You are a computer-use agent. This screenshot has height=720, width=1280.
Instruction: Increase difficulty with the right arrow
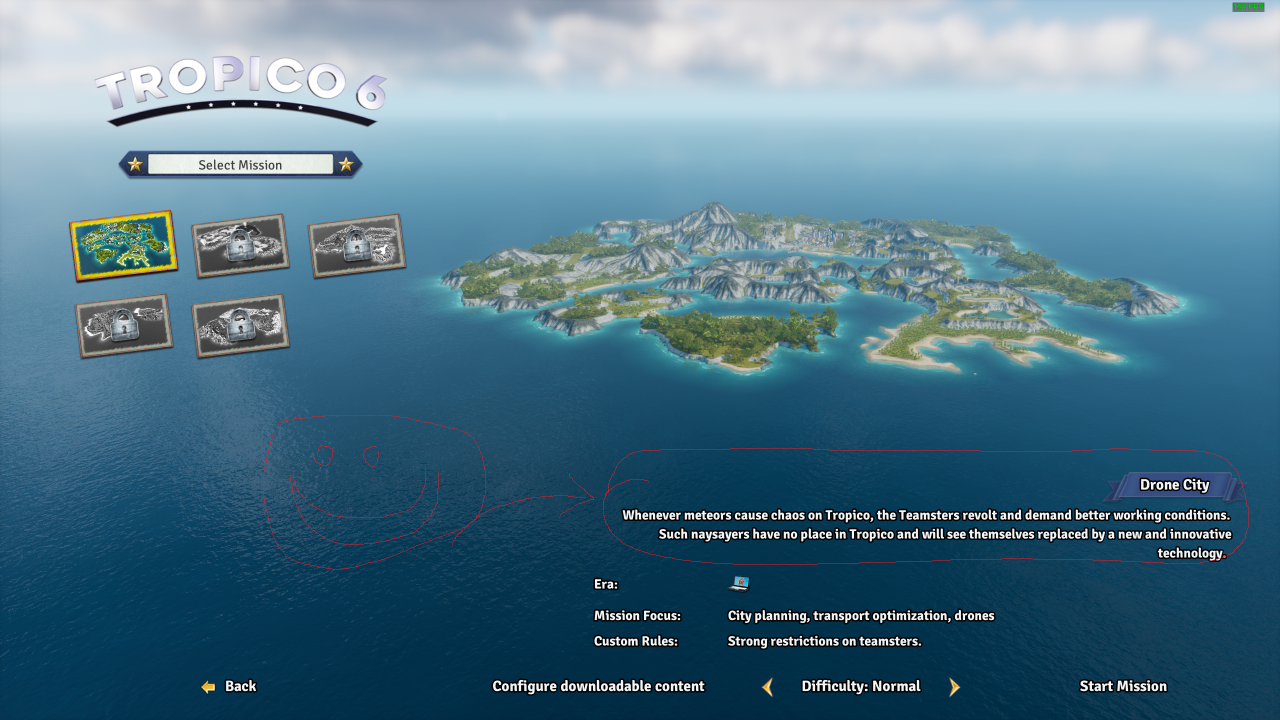(x=954, y=687)
